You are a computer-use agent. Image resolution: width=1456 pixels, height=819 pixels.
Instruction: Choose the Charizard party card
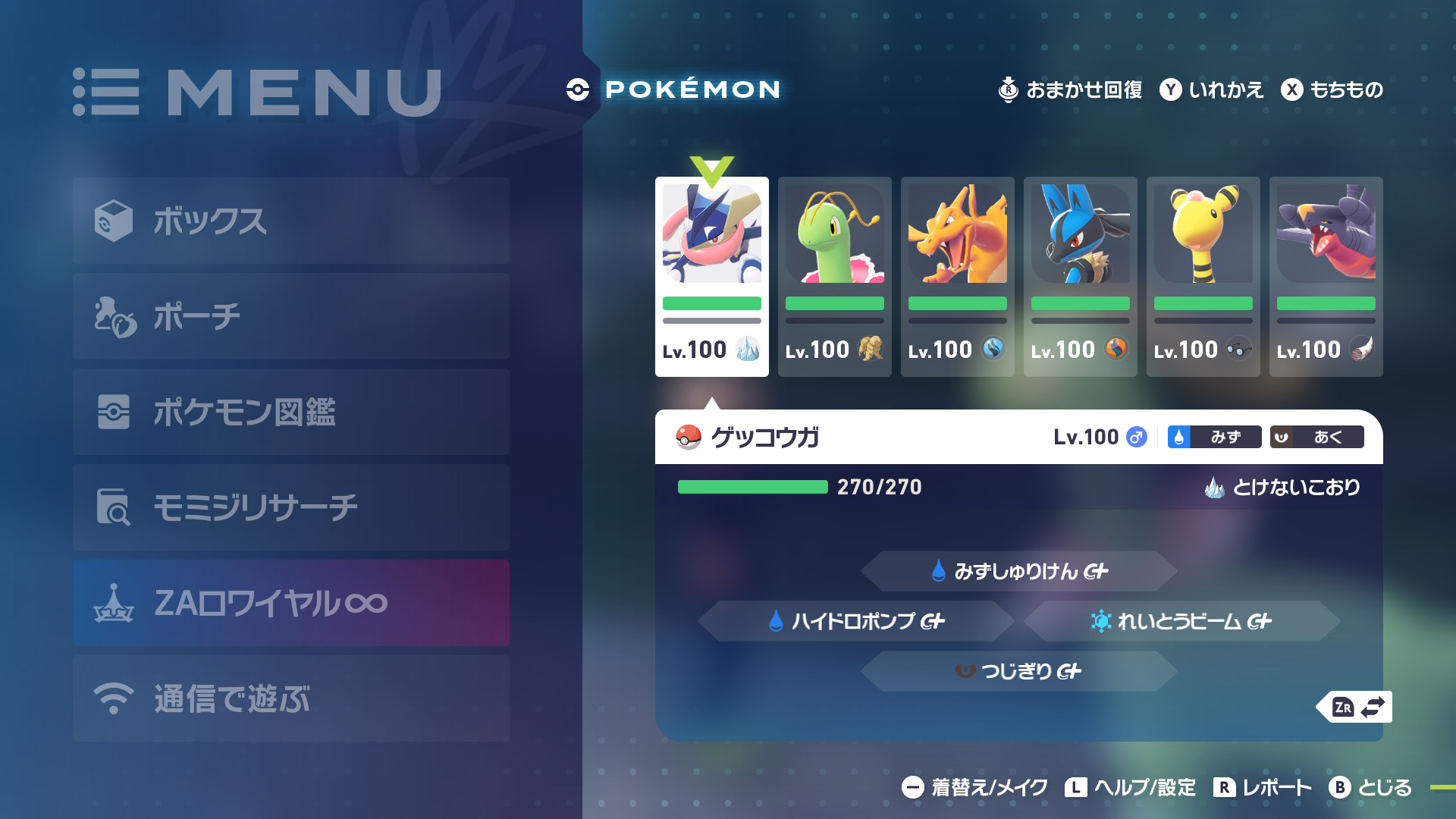957,277
